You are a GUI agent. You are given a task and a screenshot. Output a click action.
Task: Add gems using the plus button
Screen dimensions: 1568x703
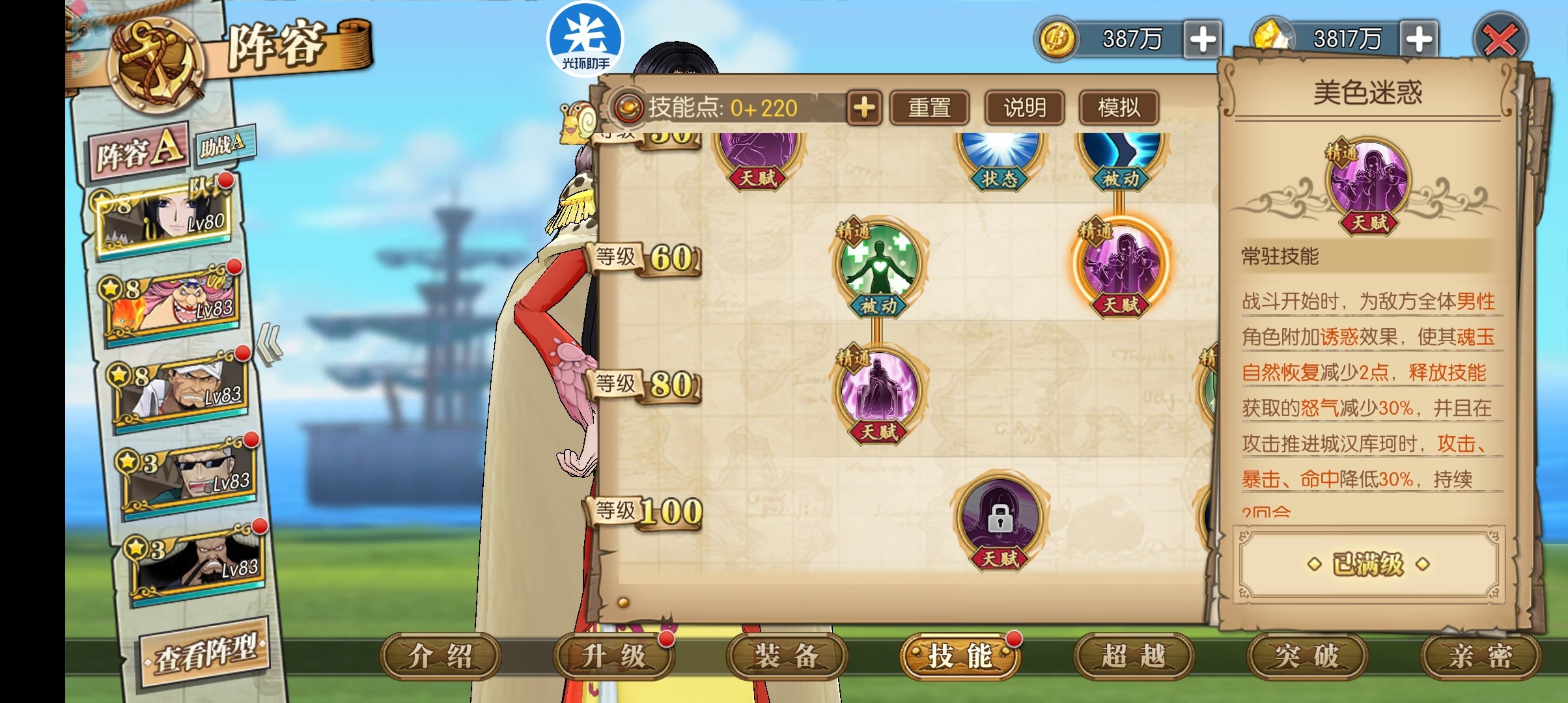(1418, 40)
